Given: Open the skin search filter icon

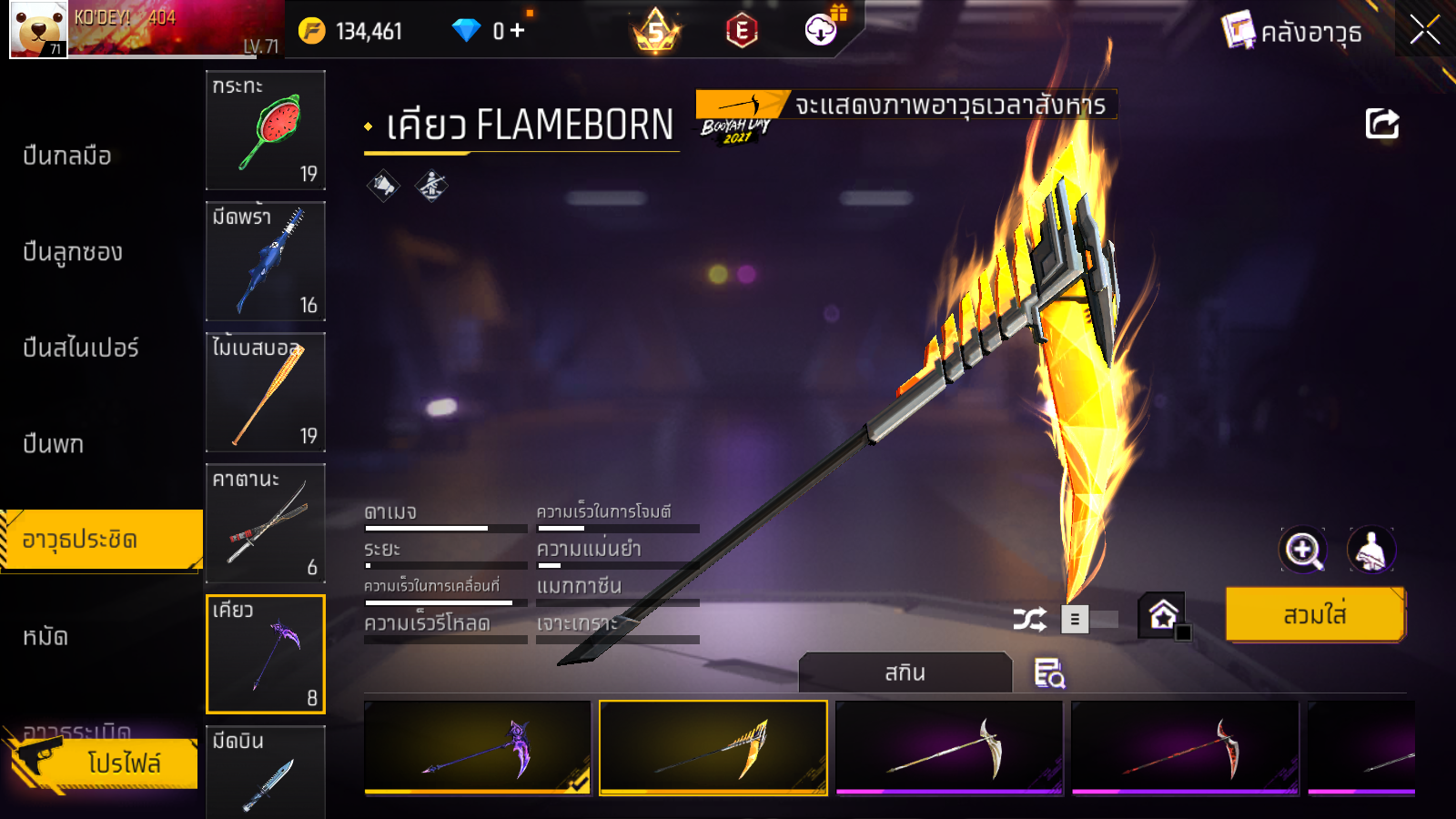Looking at the screenshot, I should 1049,673.
